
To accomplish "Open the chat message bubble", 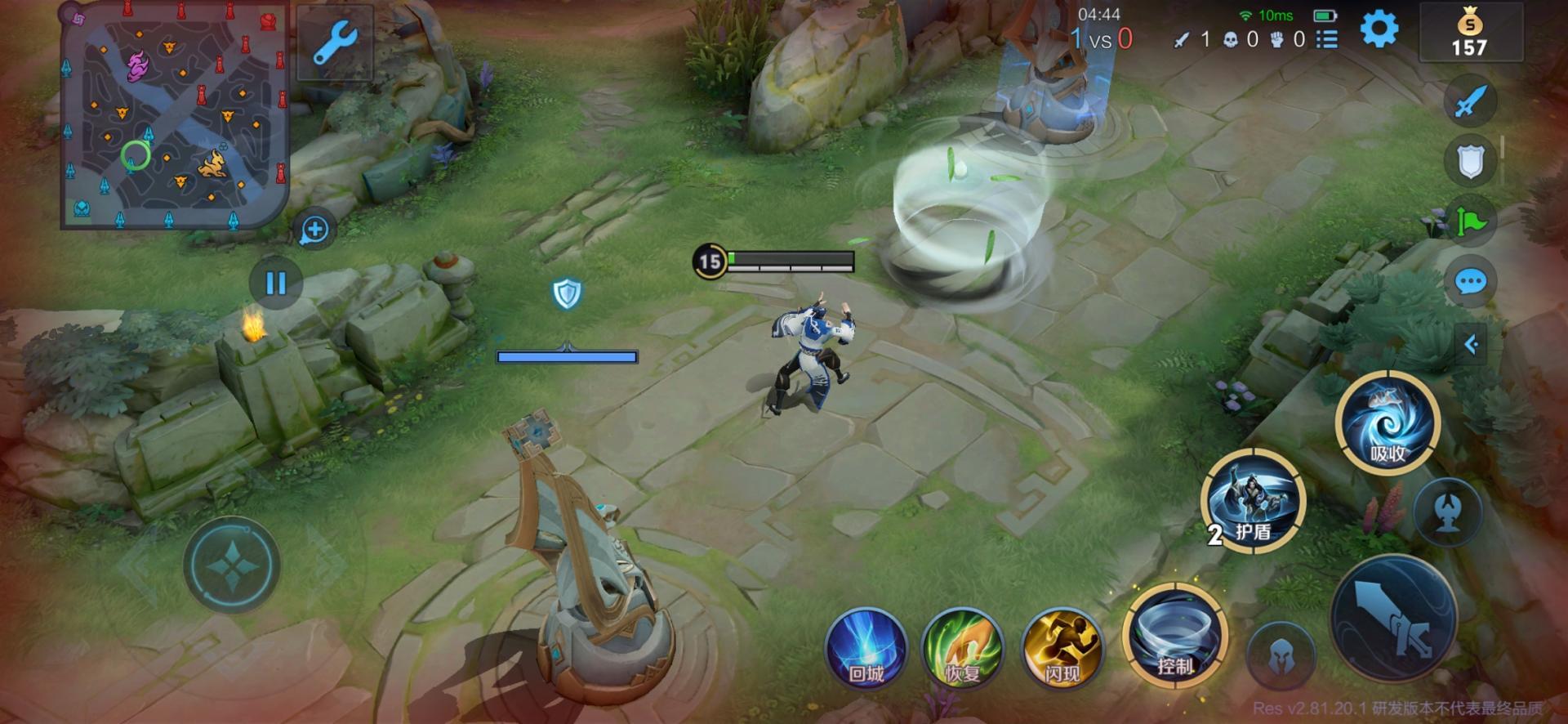I will coord(1470,283).
